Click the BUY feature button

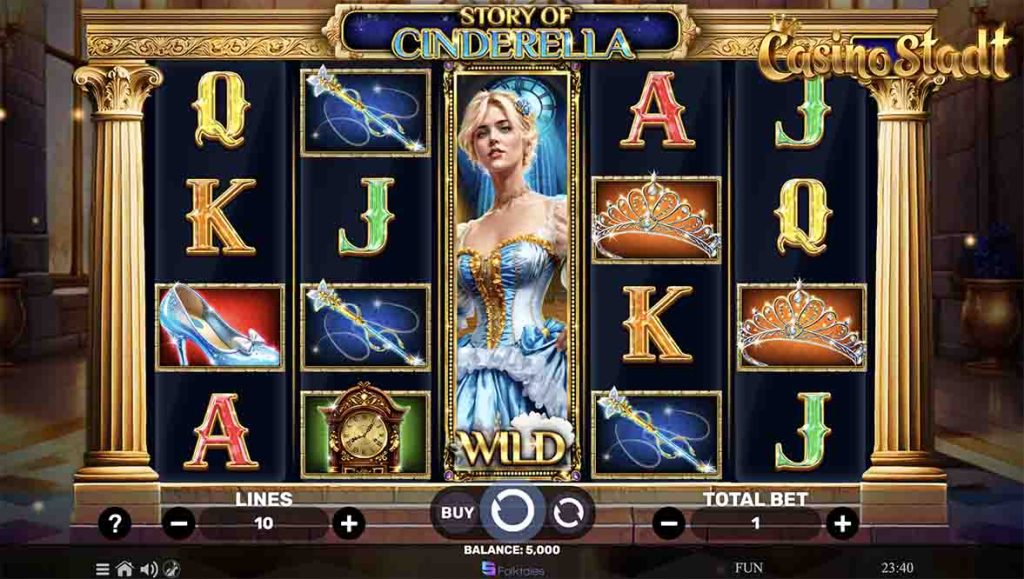click(457, 512)
